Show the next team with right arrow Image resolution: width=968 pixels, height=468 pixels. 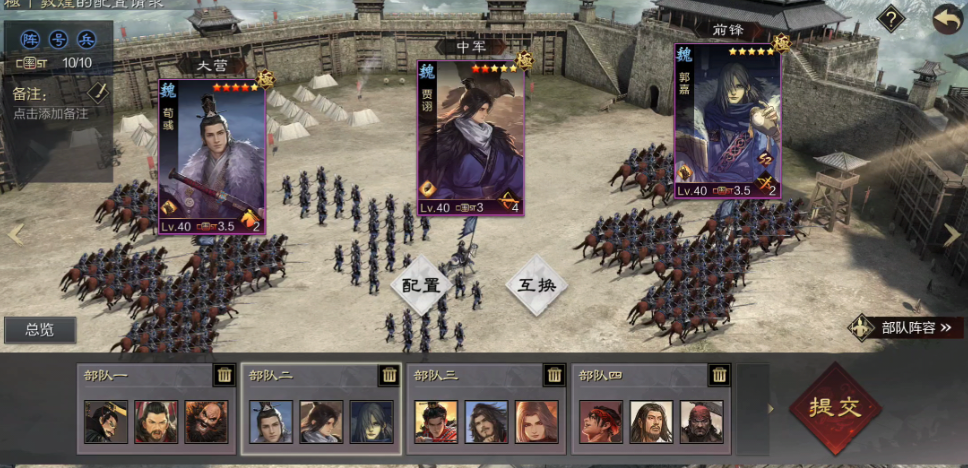[952, 234]
